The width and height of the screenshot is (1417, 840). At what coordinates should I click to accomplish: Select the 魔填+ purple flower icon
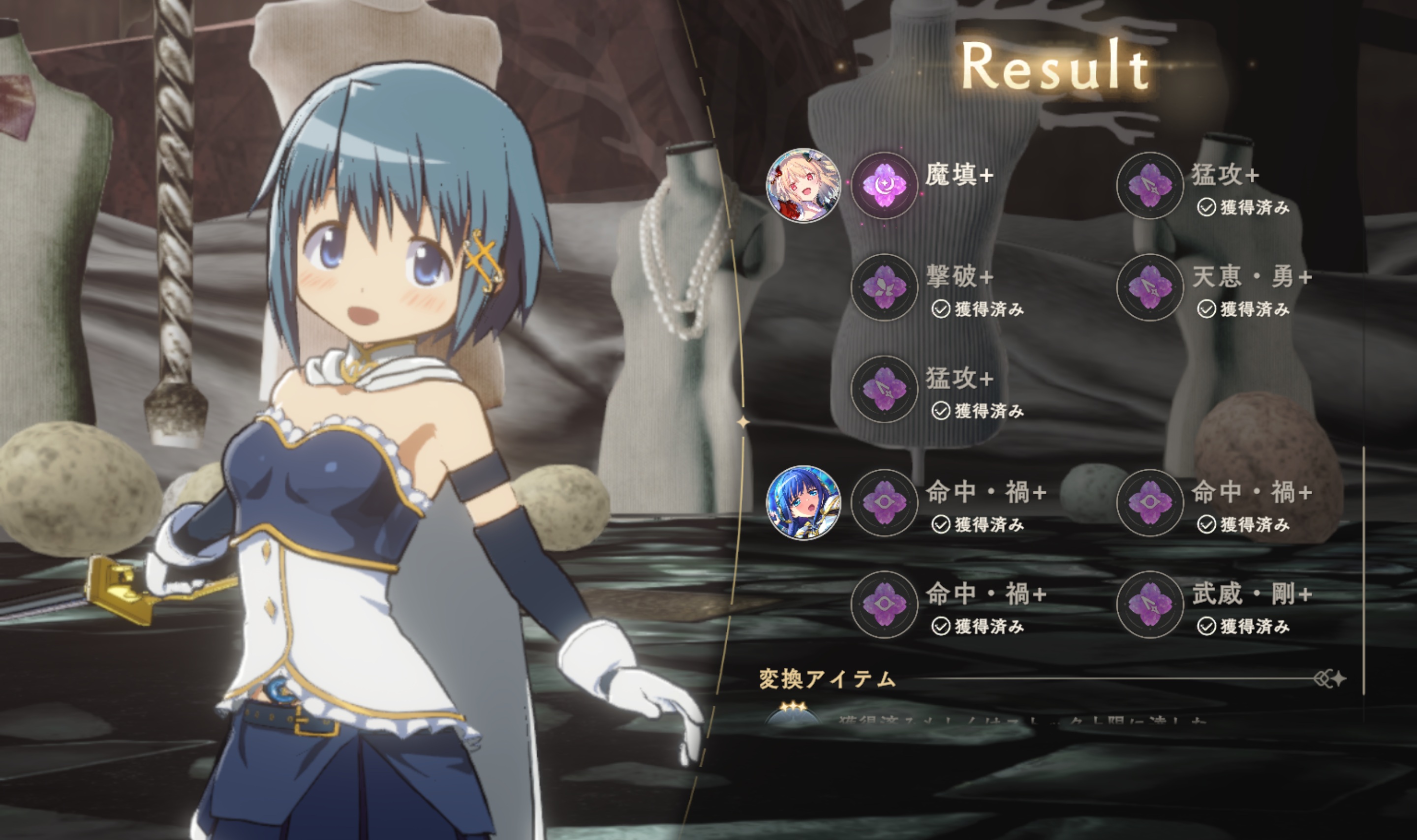pyautogui.click(x=884, y=185)
